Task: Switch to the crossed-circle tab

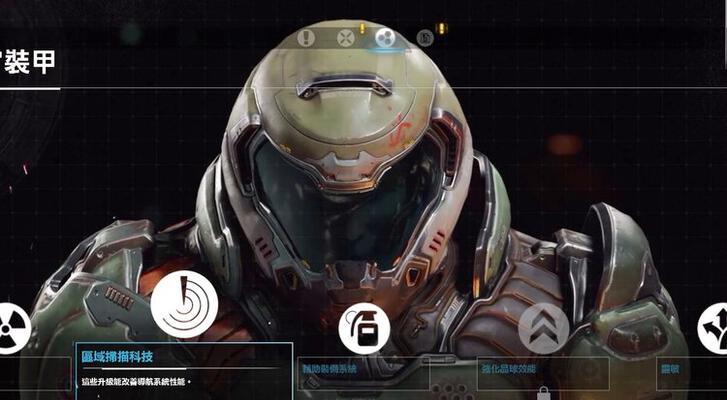Action: 345,38
